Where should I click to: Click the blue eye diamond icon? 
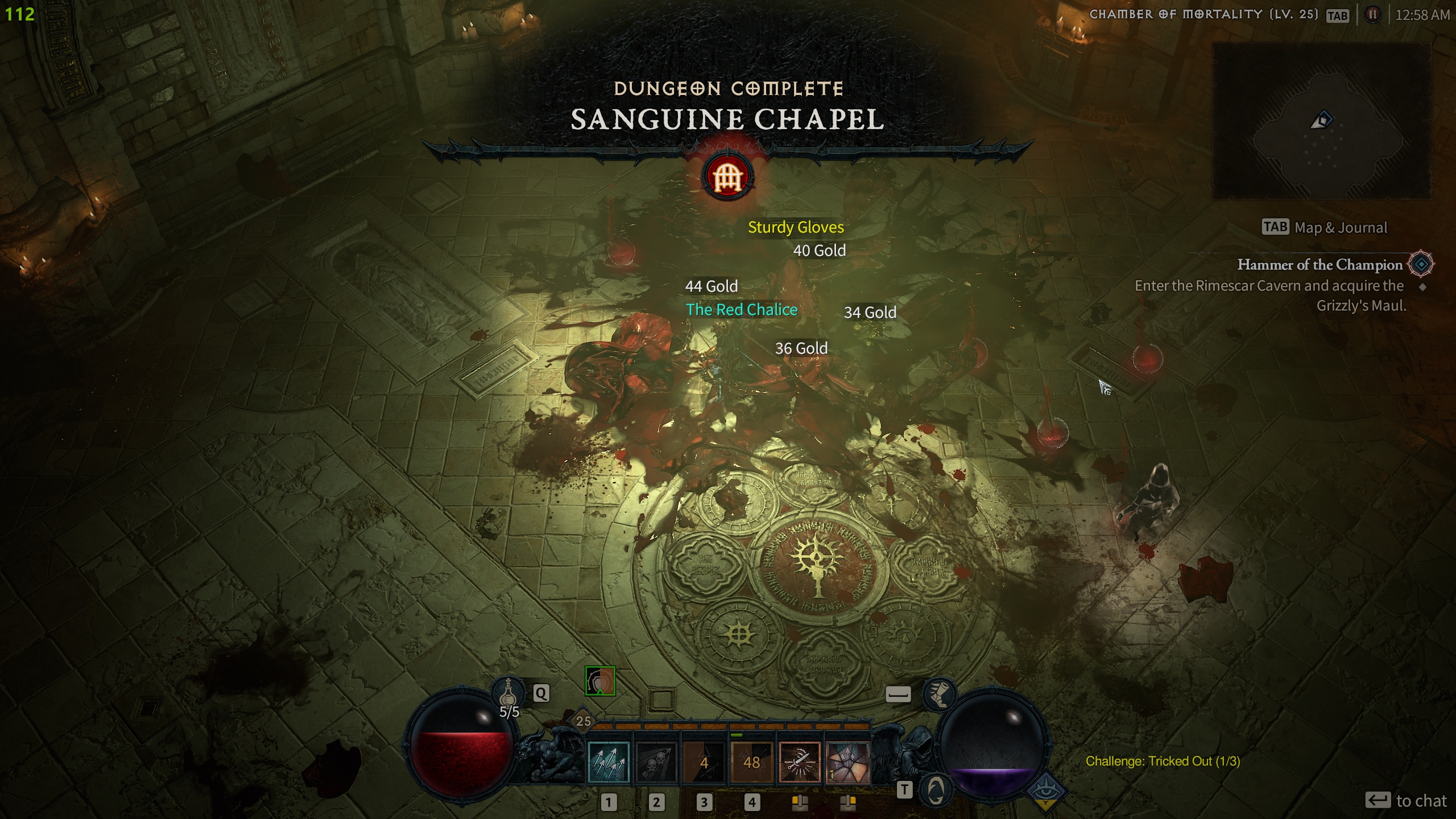tap(1045, 791)
